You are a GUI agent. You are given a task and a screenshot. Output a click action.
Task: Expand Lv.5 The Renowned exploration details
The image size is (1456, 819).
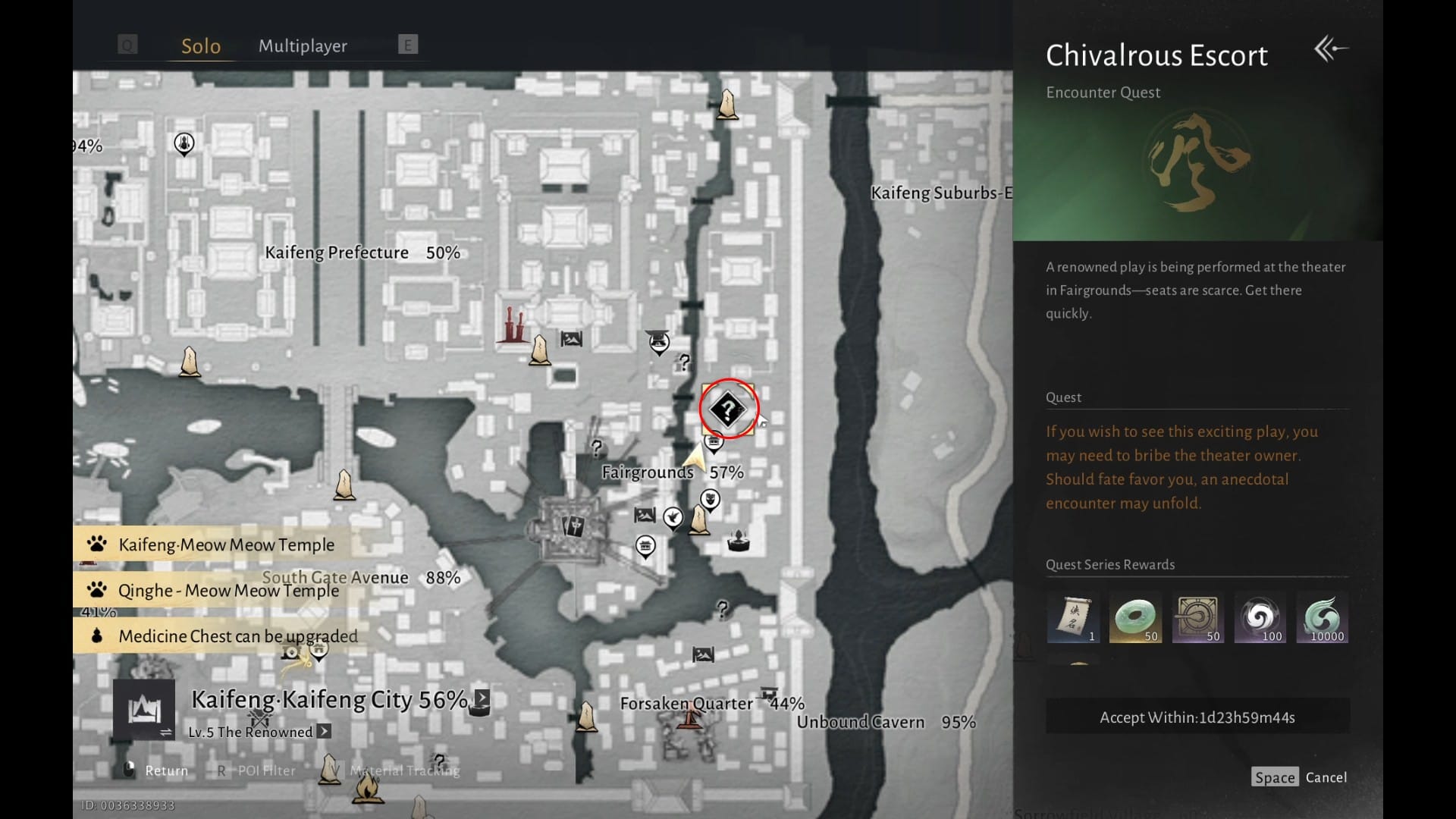(324, 732)
